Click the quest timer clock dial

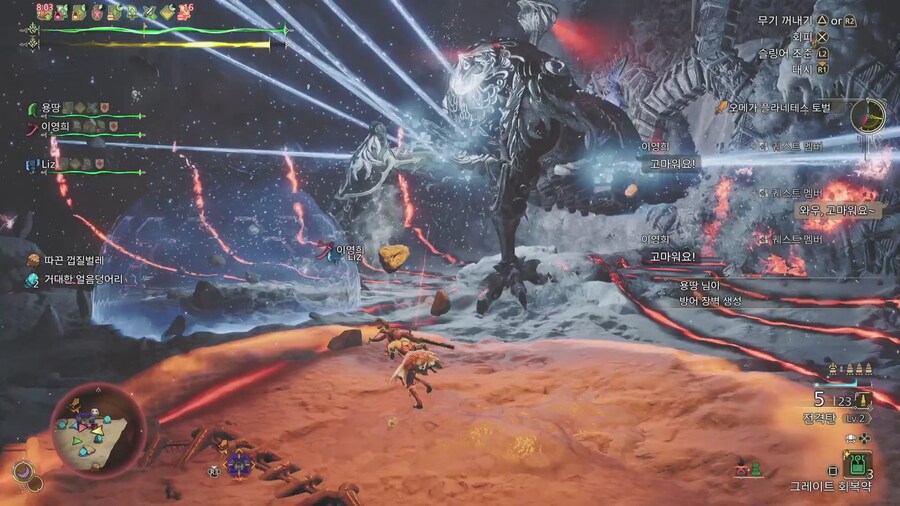(868, 116)
